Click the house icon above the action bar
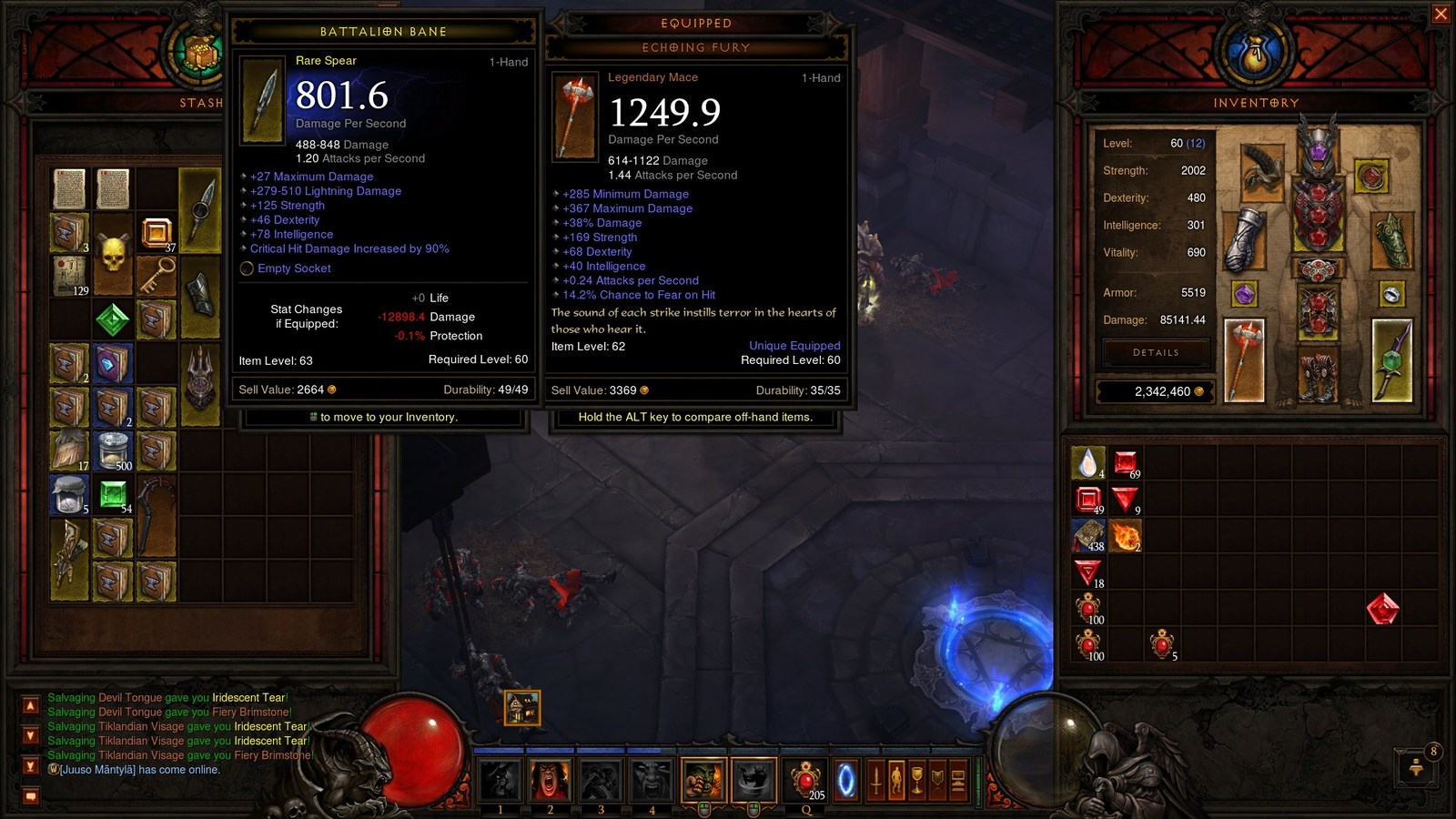 pos(522,707)
